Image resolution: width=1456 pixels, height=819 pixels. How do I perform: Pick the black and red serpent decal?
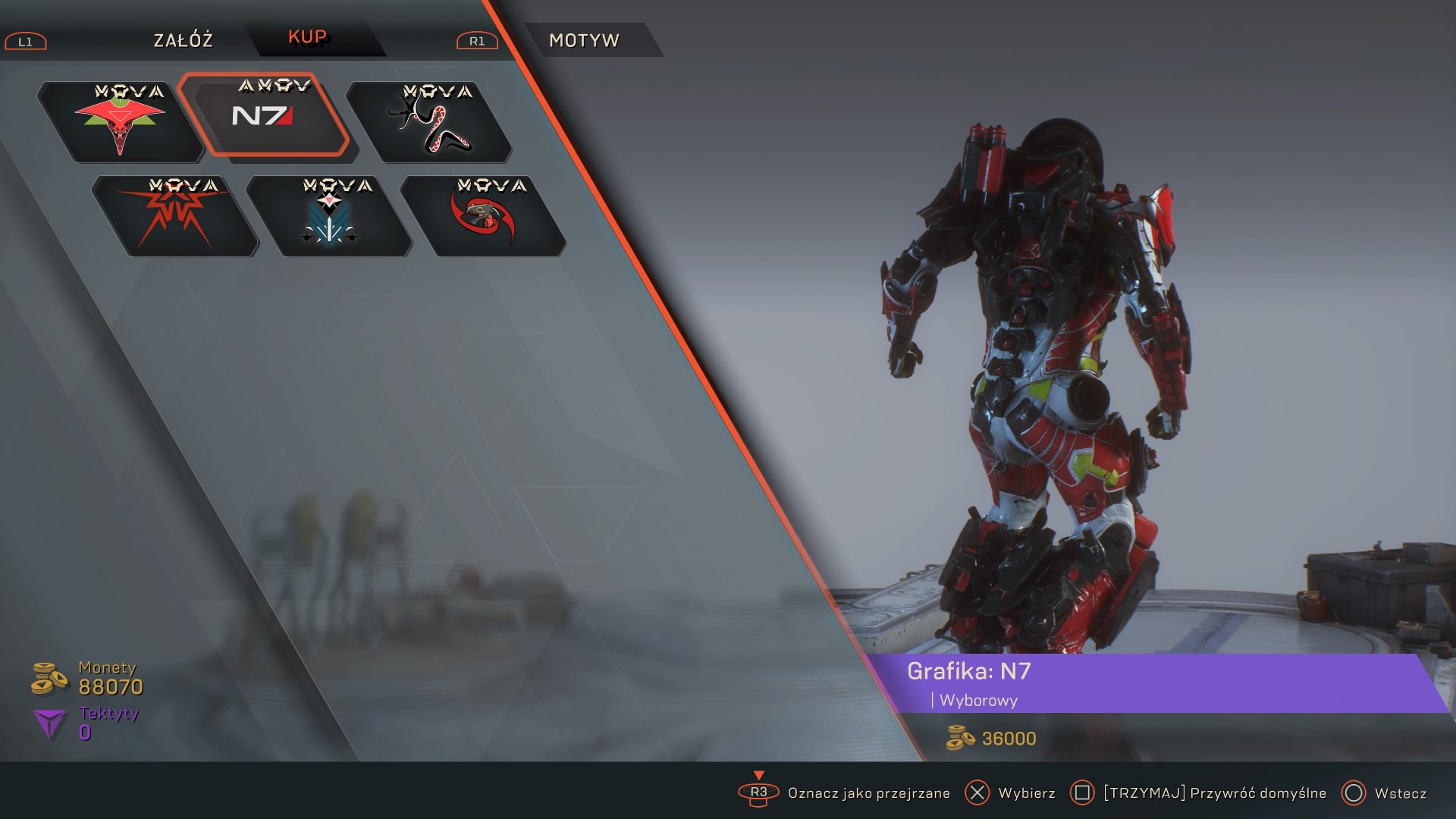pyautogui.click(x=429, y=123)
